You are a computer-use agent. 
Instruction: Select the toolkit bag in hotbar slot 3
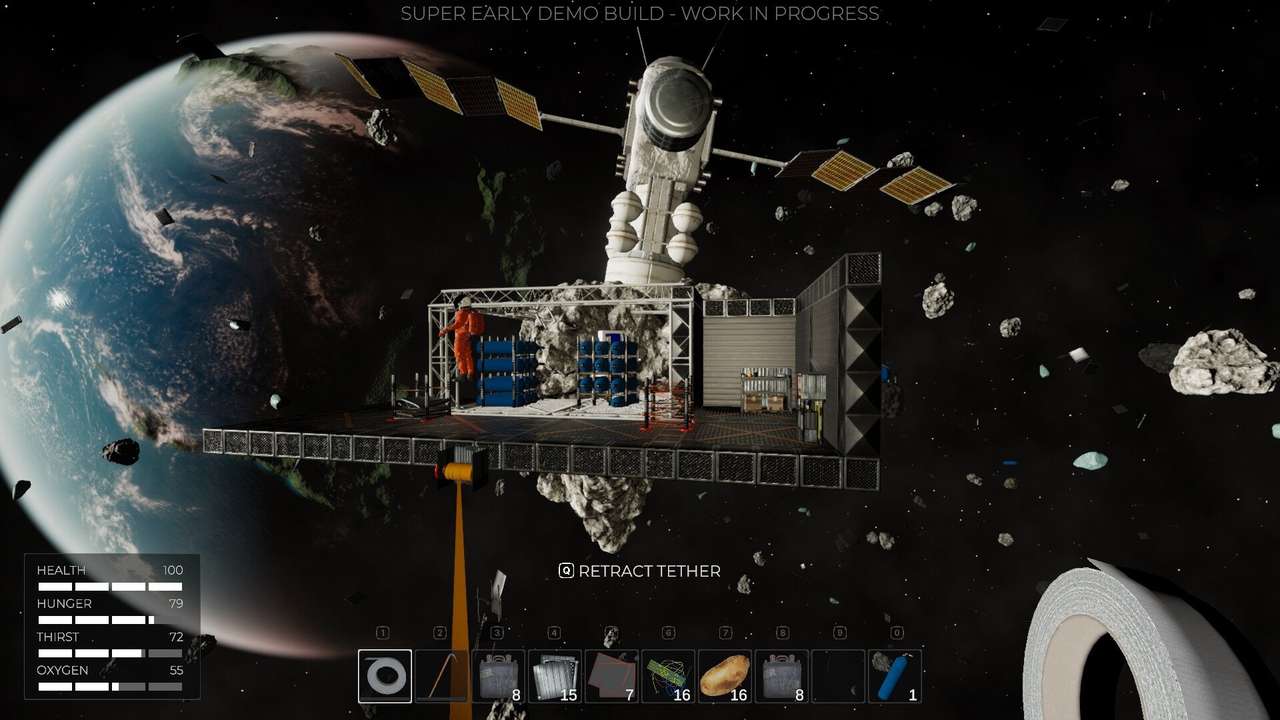coord(498,677)
